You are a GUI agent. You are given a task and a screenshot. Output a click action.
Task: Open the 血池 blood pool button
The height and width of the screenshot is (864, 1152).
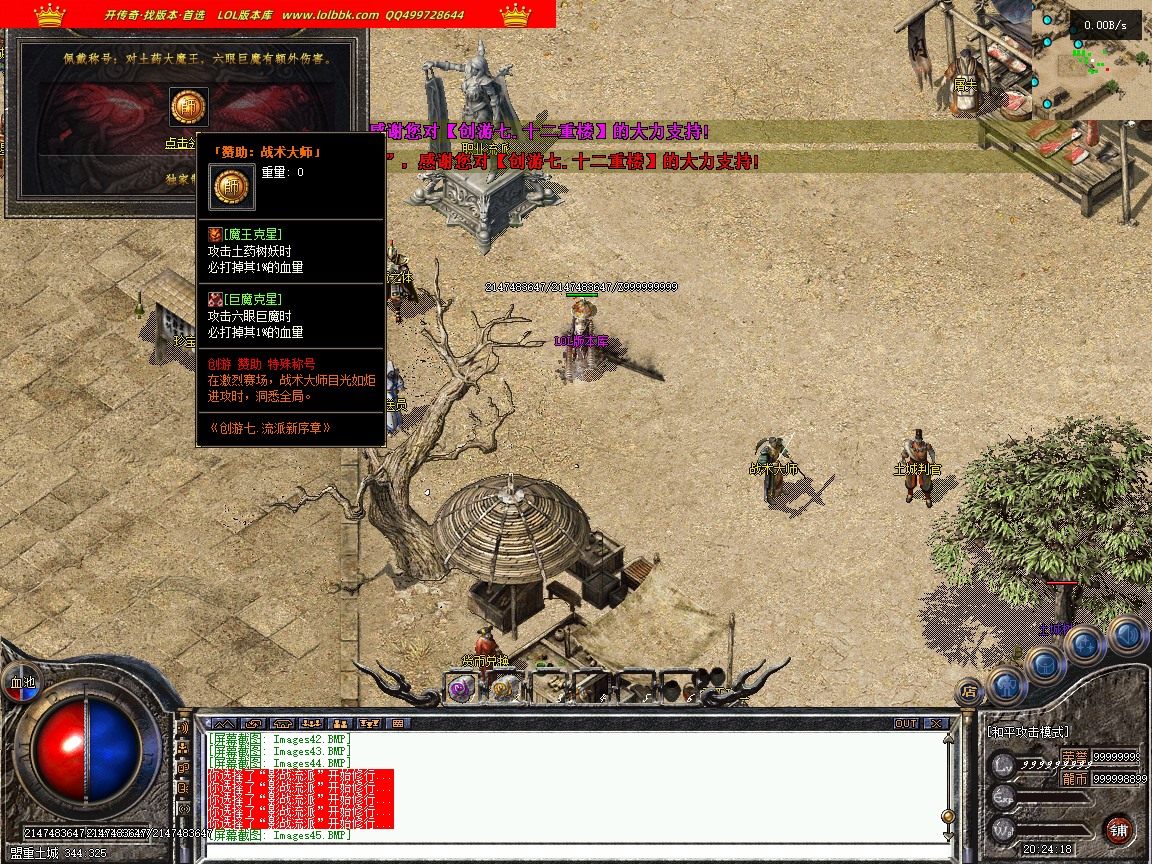point(22,682)
